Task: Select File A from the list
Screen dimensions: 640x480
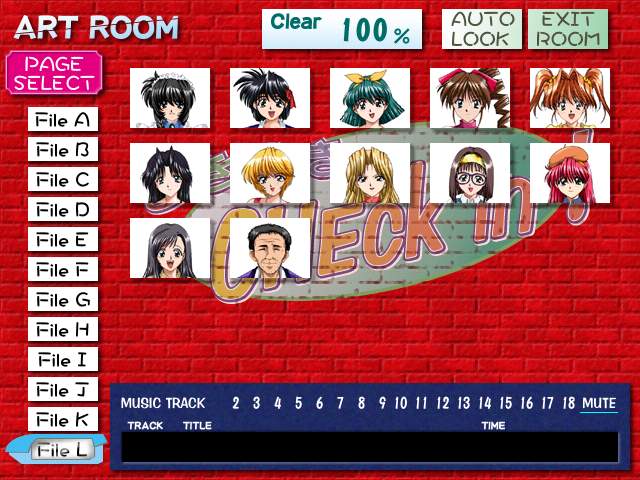Action: pos(63,121)
